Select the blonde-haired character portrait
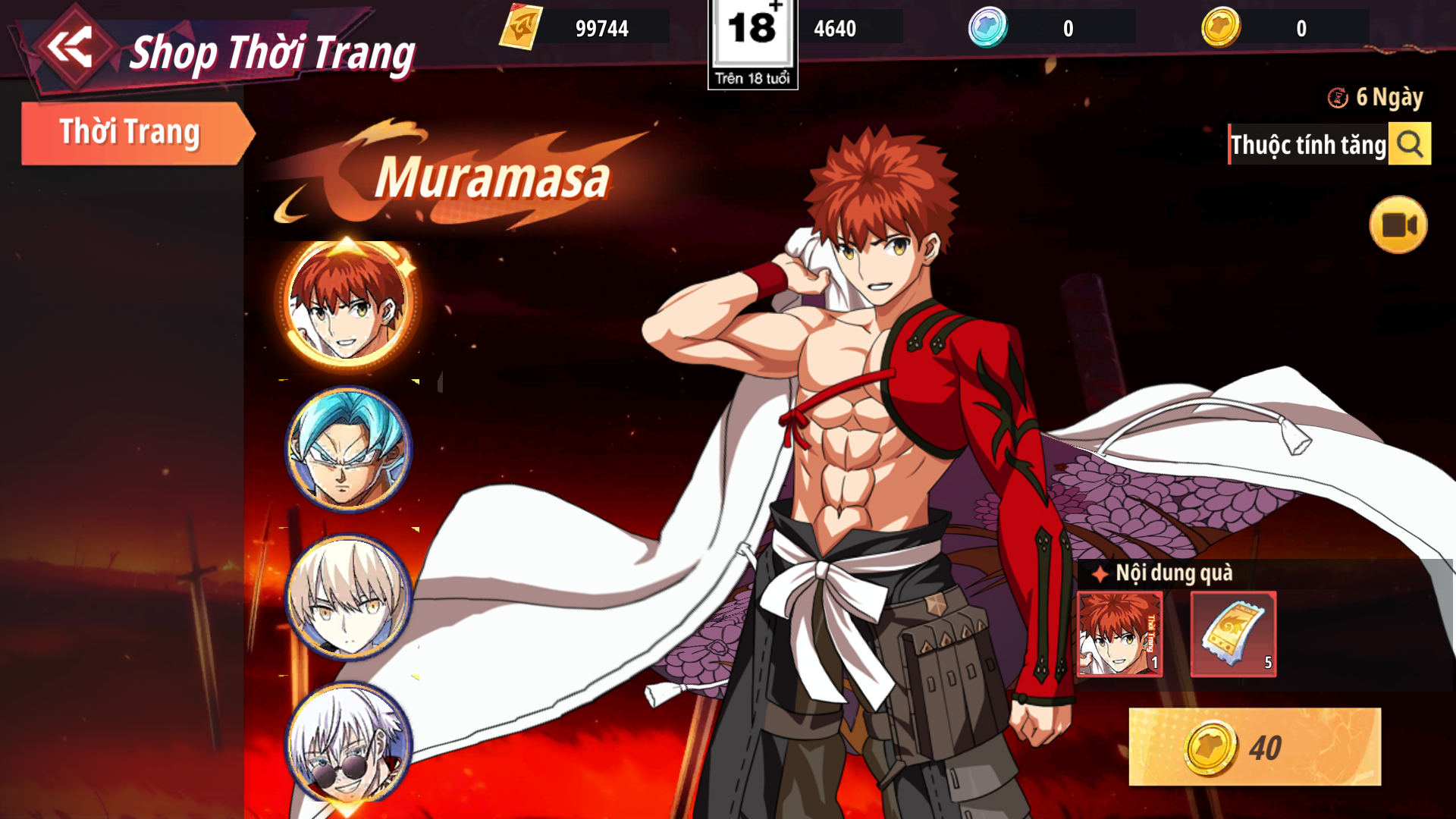The width and height of the screenshot is (1456, 819). click(348, 597)
